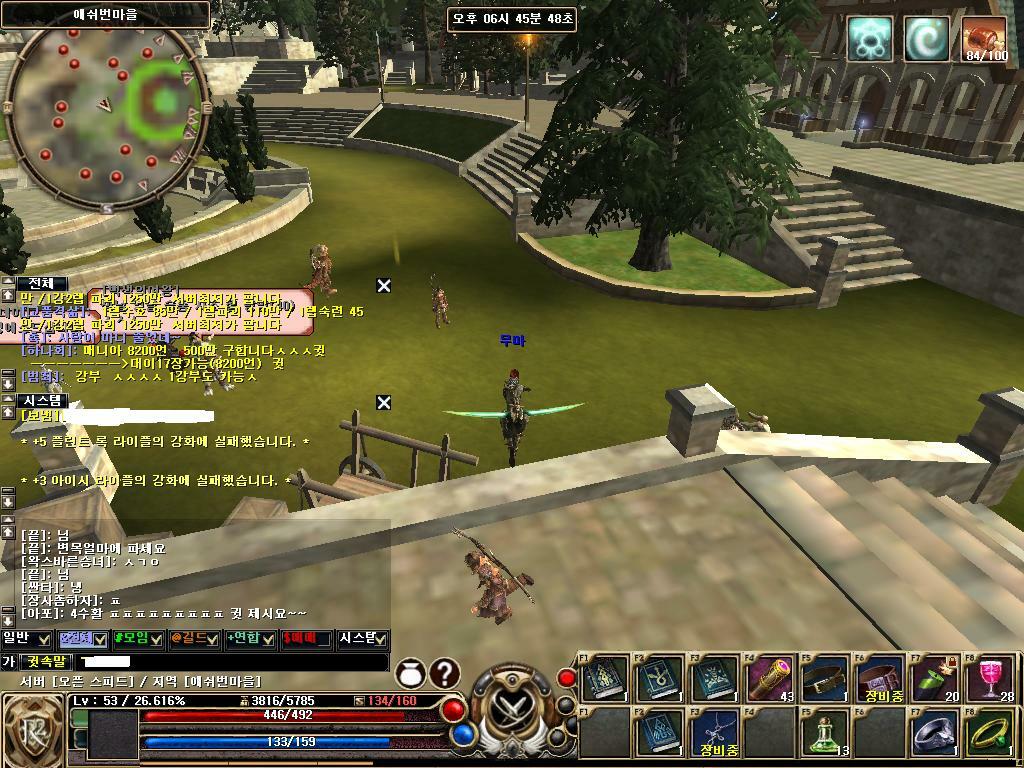
Task: Use the green flask potion slot
Action: pyautogui.click(x=825, y=734)
